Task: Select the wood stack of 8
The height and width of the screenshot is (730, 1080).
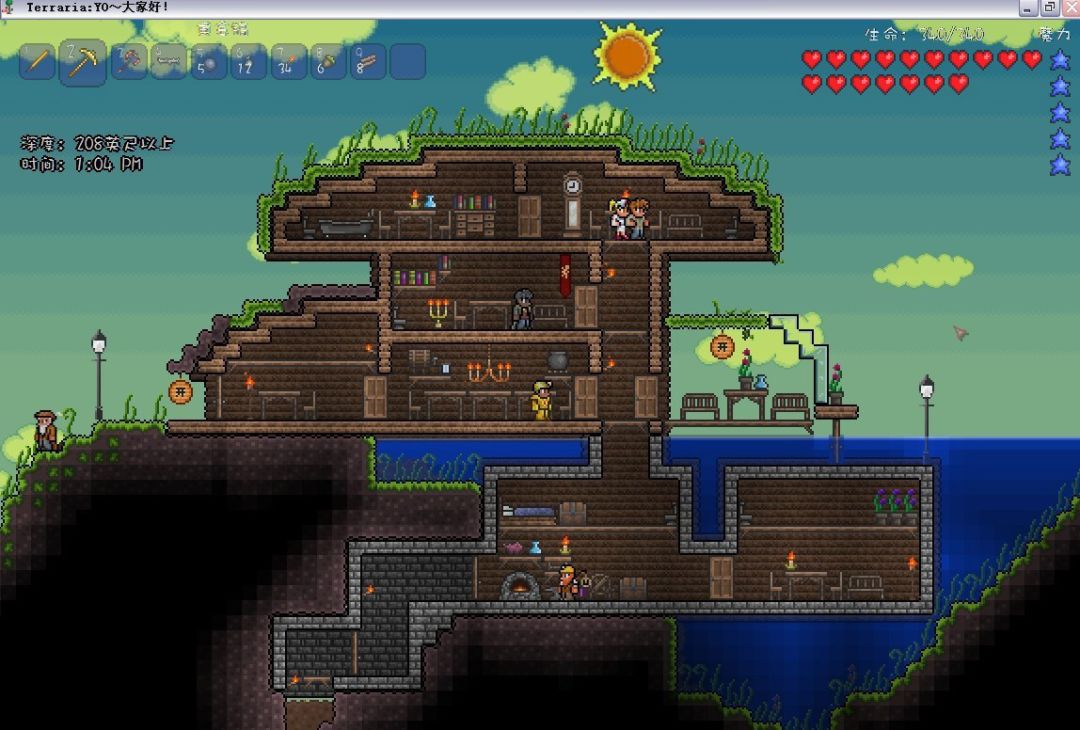Action: pos(368,62)
